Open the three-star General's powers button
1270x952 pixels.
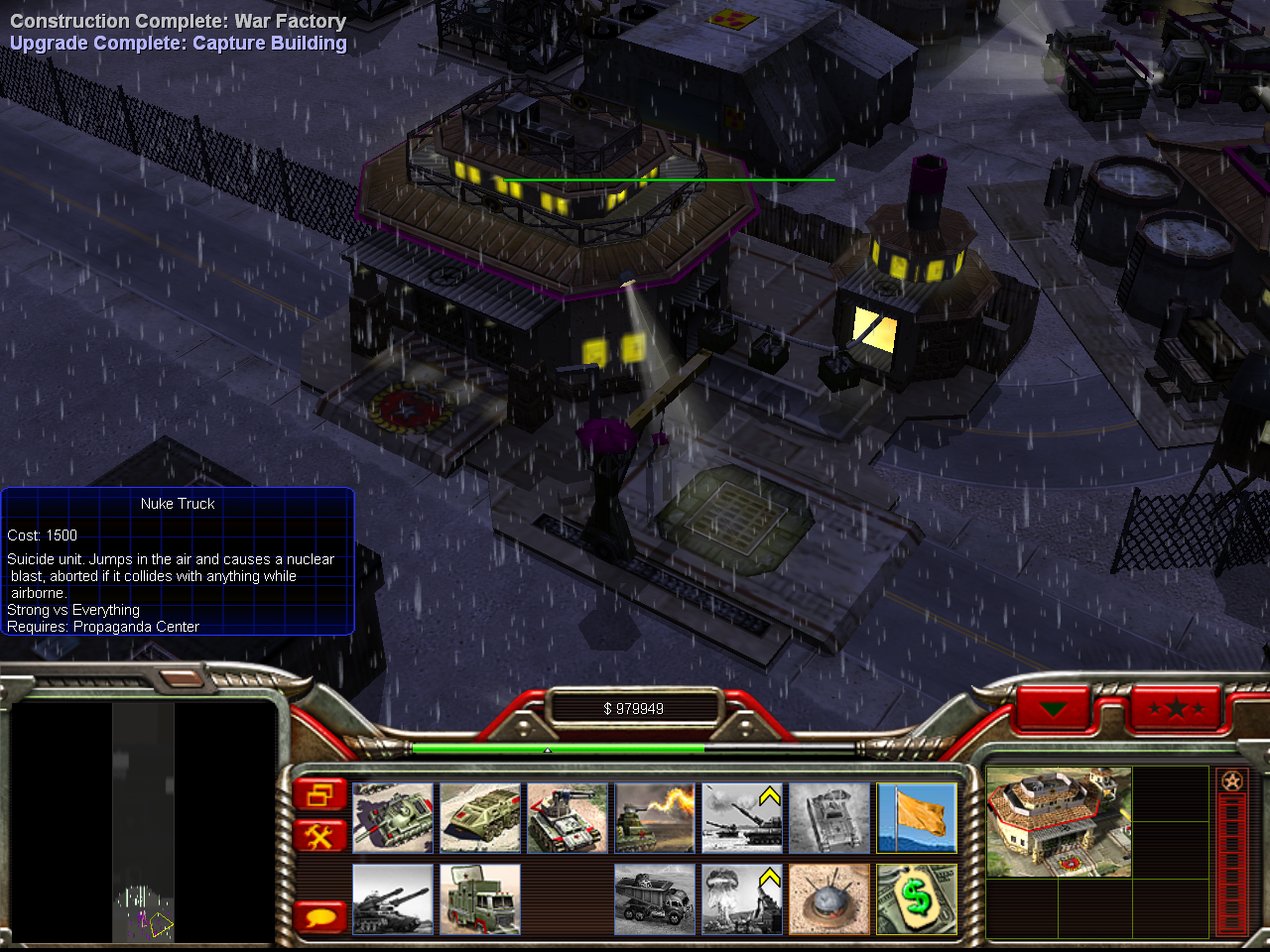[1176, 709]
